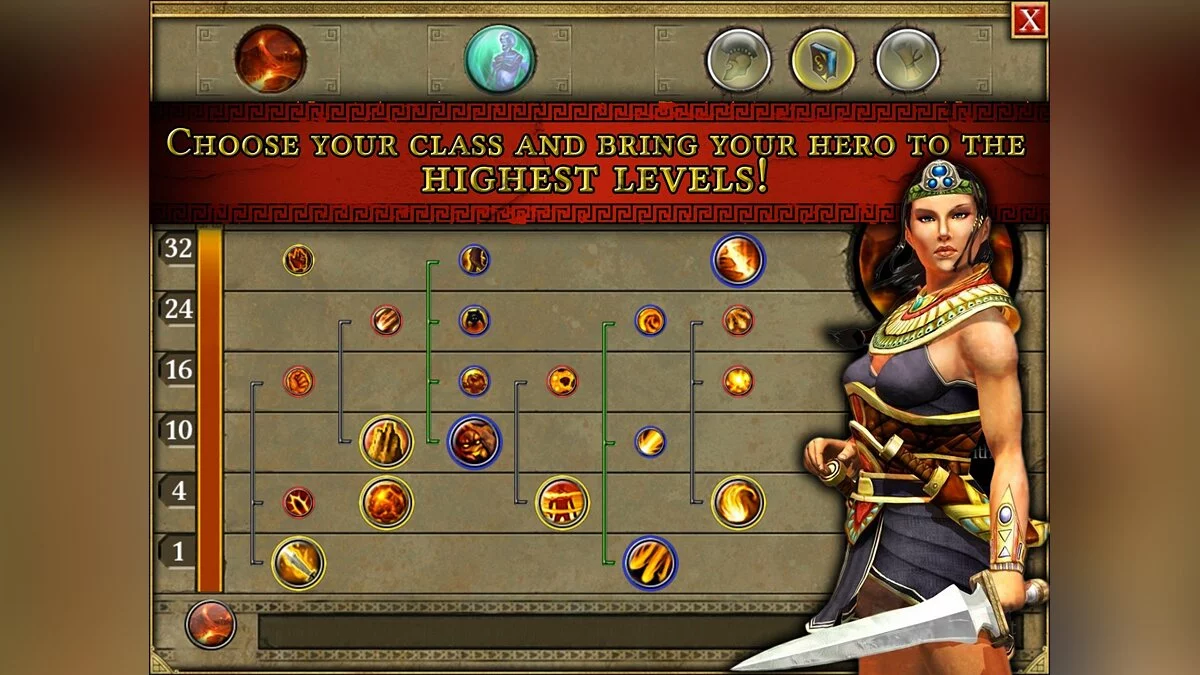Select the small cracked-ember Brimstone skill

click(x=298, y=502)
